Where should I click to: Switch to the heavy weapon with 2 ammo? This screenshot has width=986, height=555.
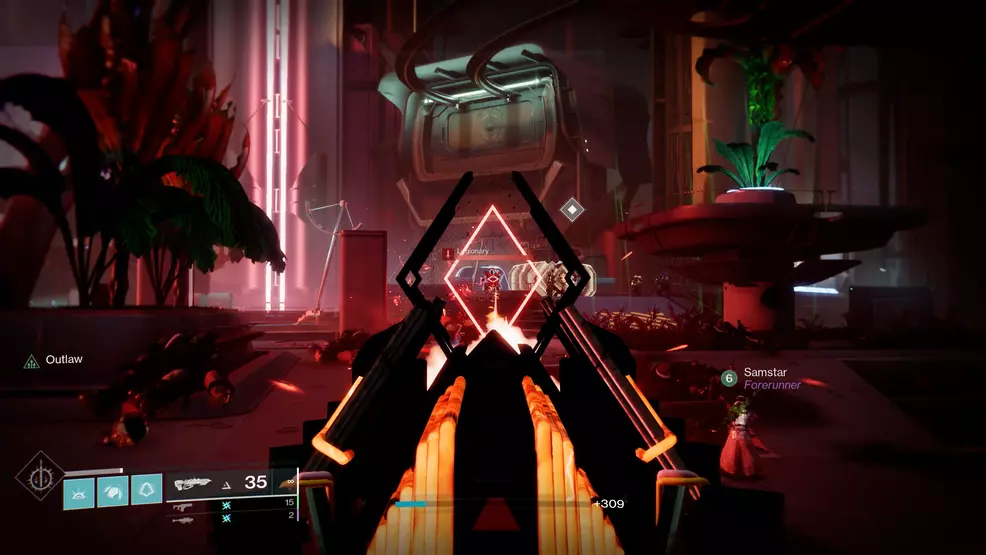[183, 517]
